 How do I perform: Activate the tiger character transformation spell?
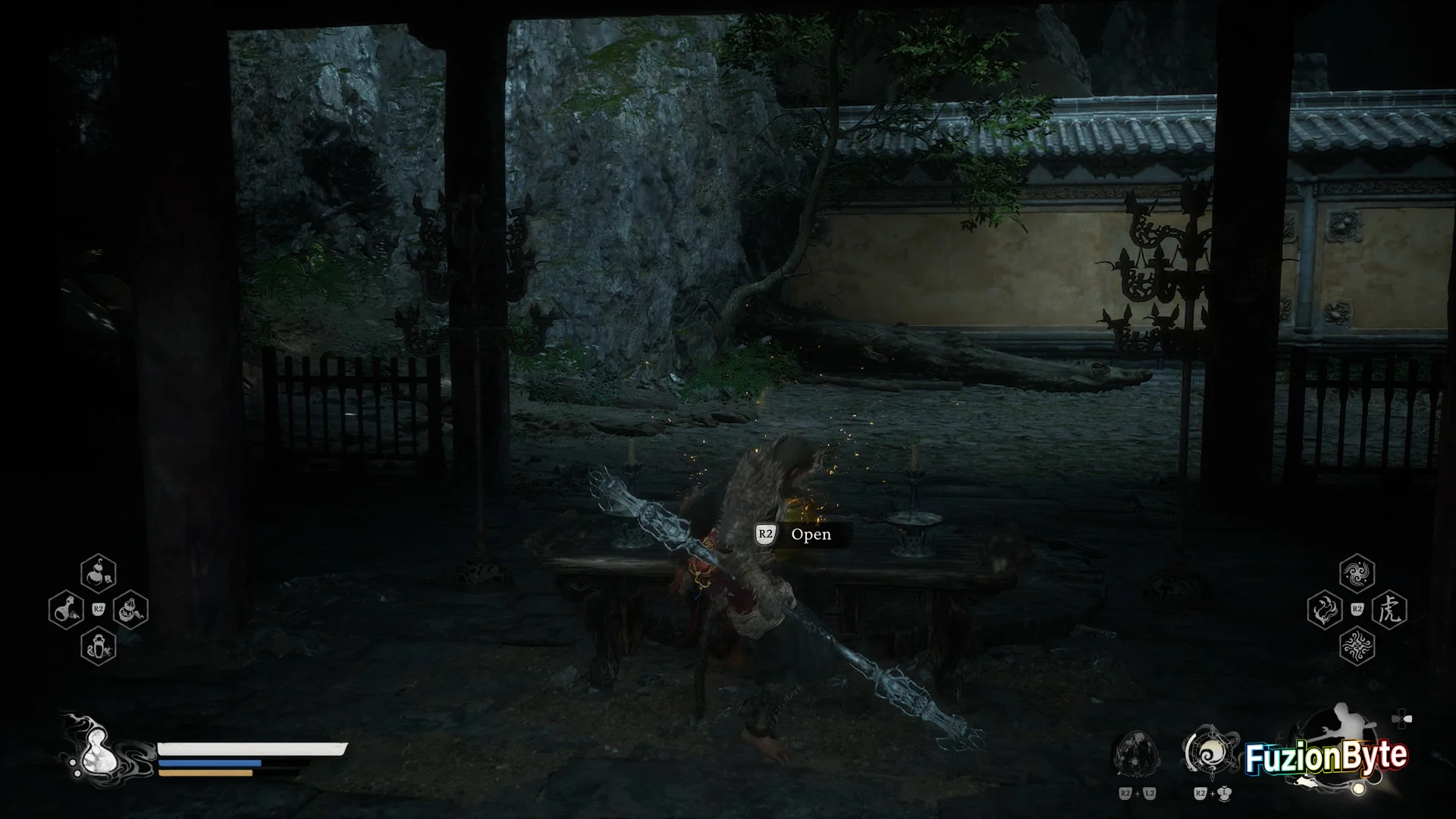pyautogui.click(x=1389, y=610)
